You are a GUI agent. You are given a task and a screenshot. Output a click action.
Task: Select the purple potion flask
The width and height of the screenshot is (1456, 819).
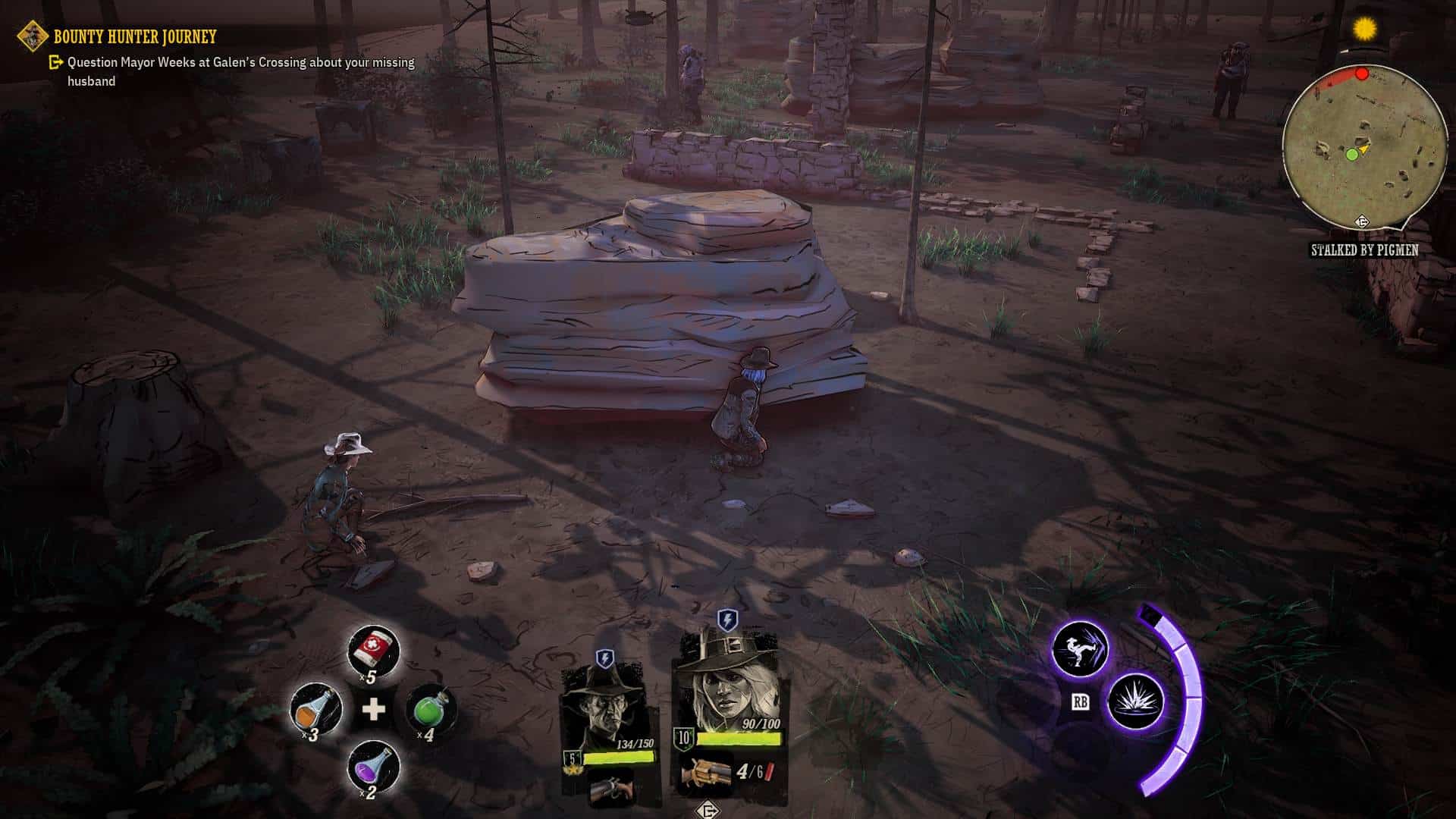click(x=373, y=766)
